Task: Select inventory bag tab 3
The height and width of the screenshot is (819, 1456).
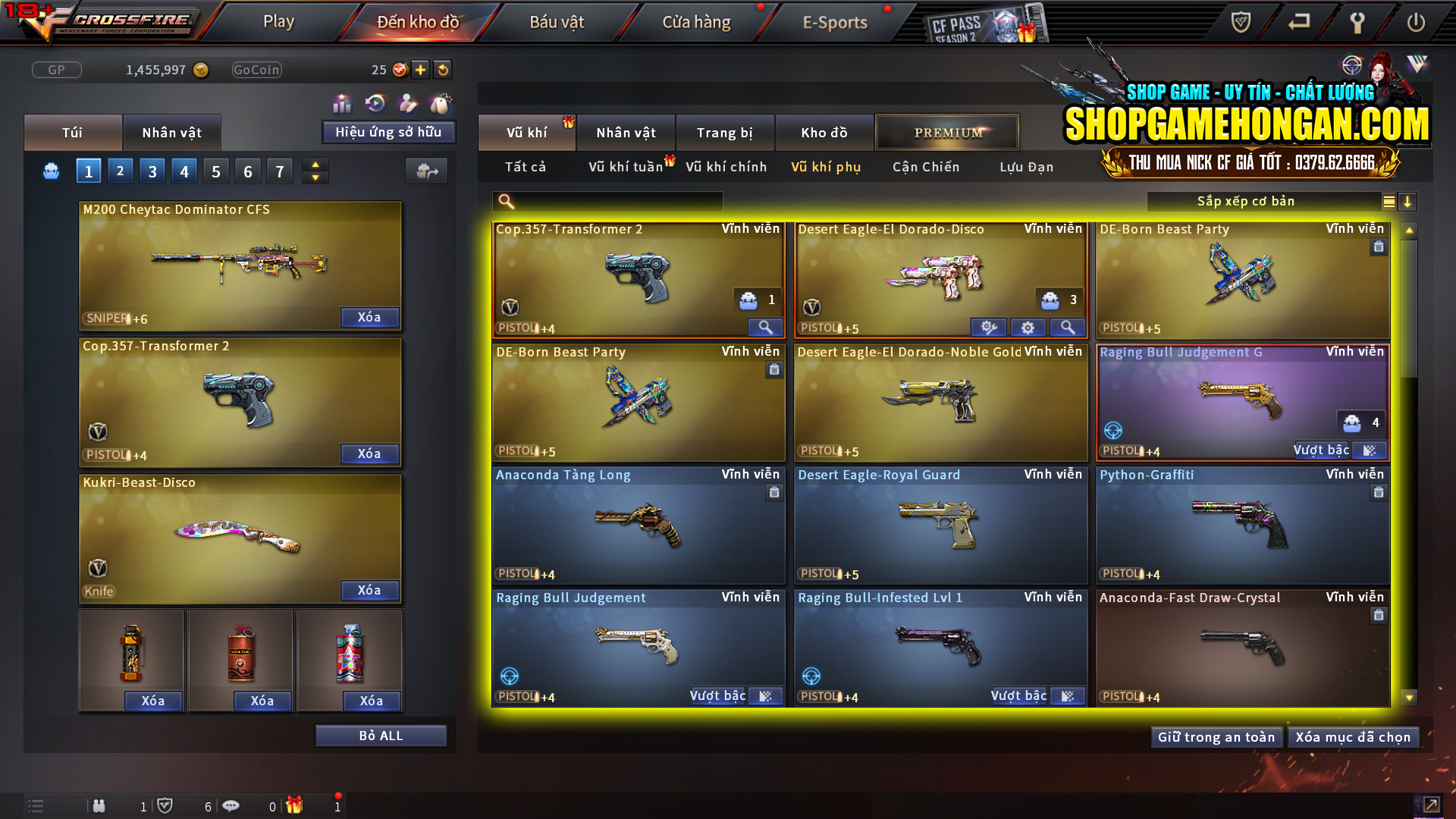Action: 152,171
